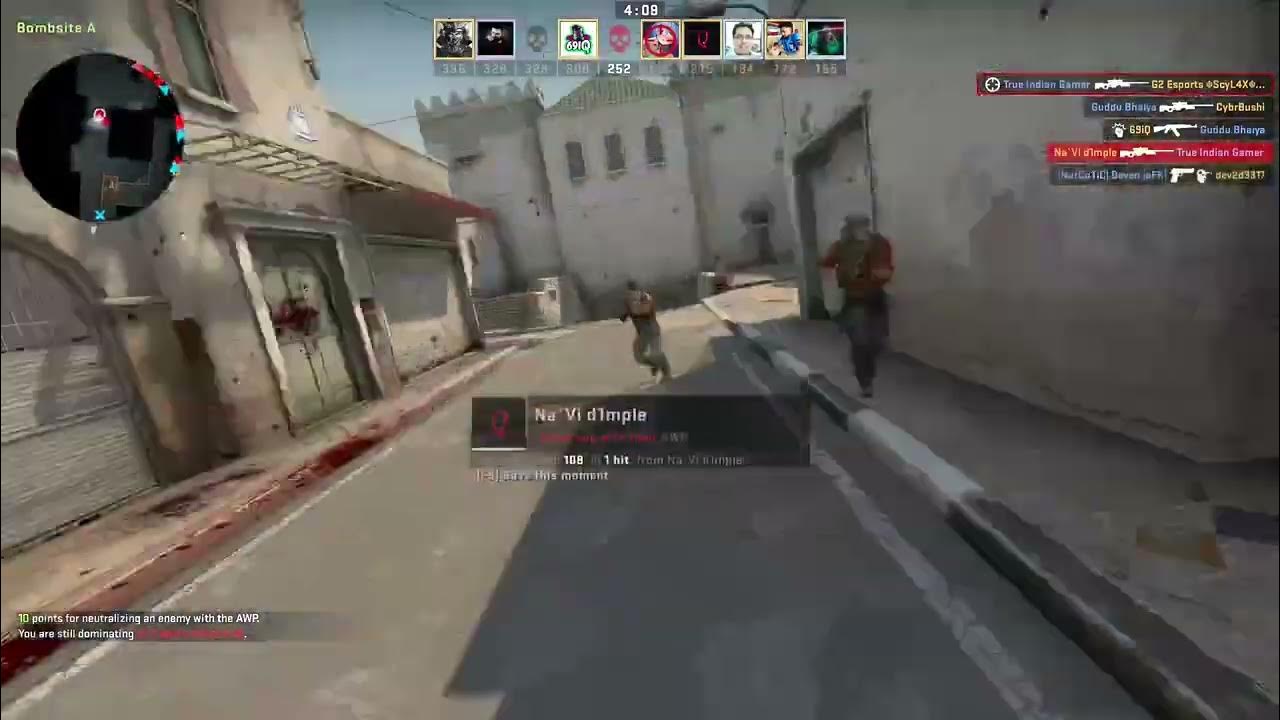Click the circular minimap radar
Screen dimensions: 1280x720
pos(100,137)
